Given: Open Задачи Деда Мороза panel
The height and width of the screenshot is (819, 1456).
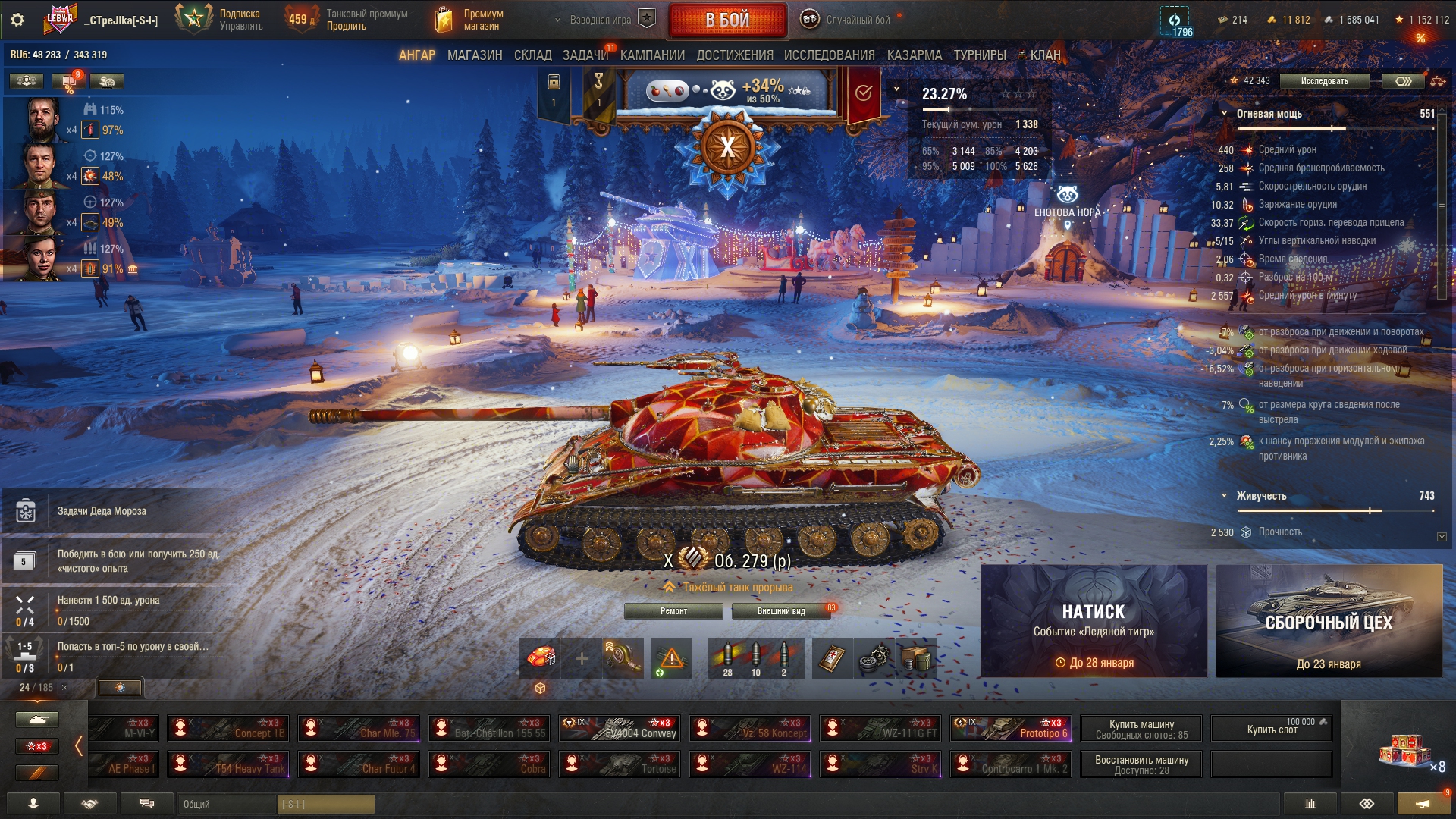Looking at the screenshot, I should point(102,511).
